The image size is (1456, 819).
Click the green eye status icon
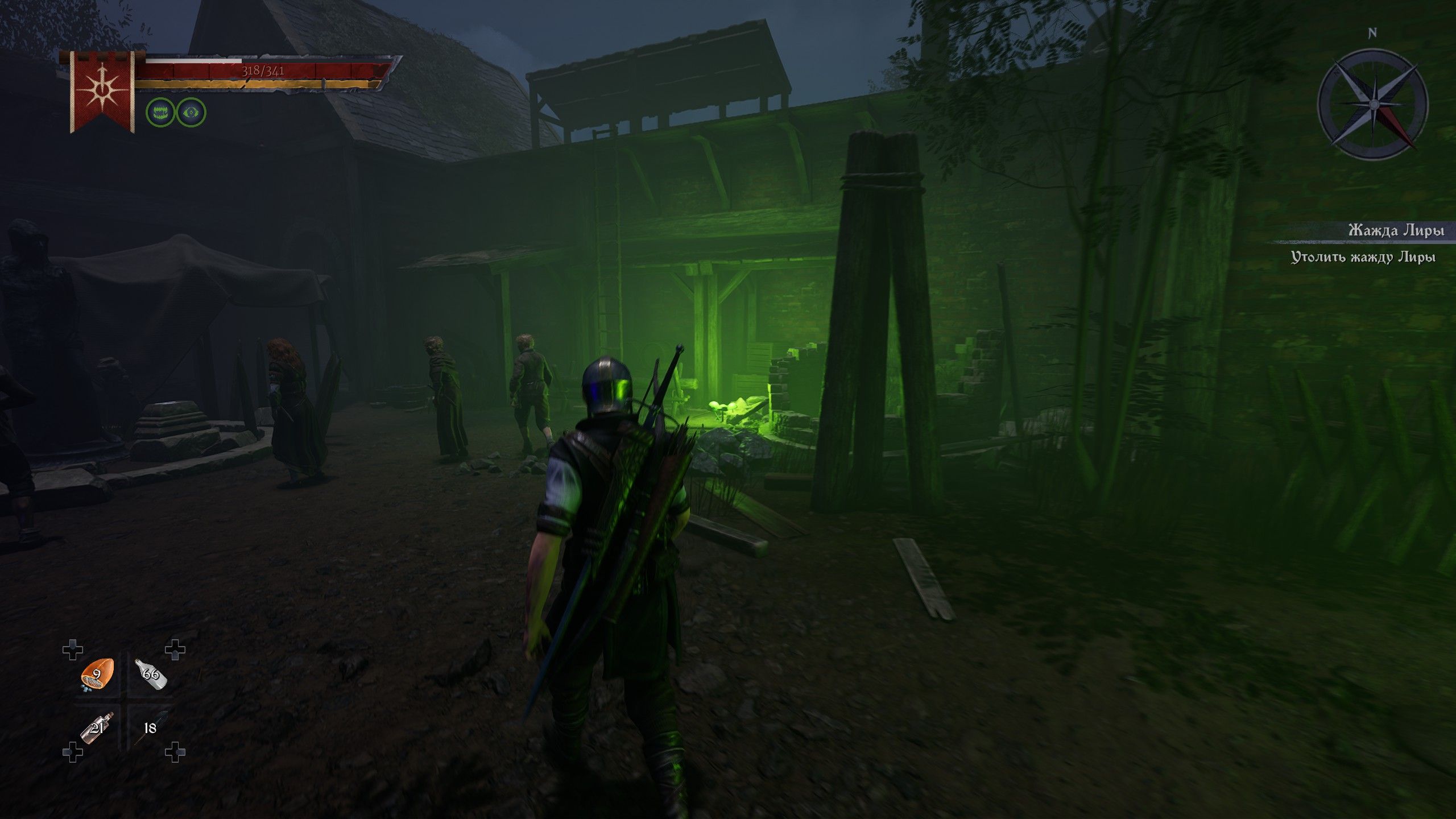pyautogui.click(x=191, y=112)
